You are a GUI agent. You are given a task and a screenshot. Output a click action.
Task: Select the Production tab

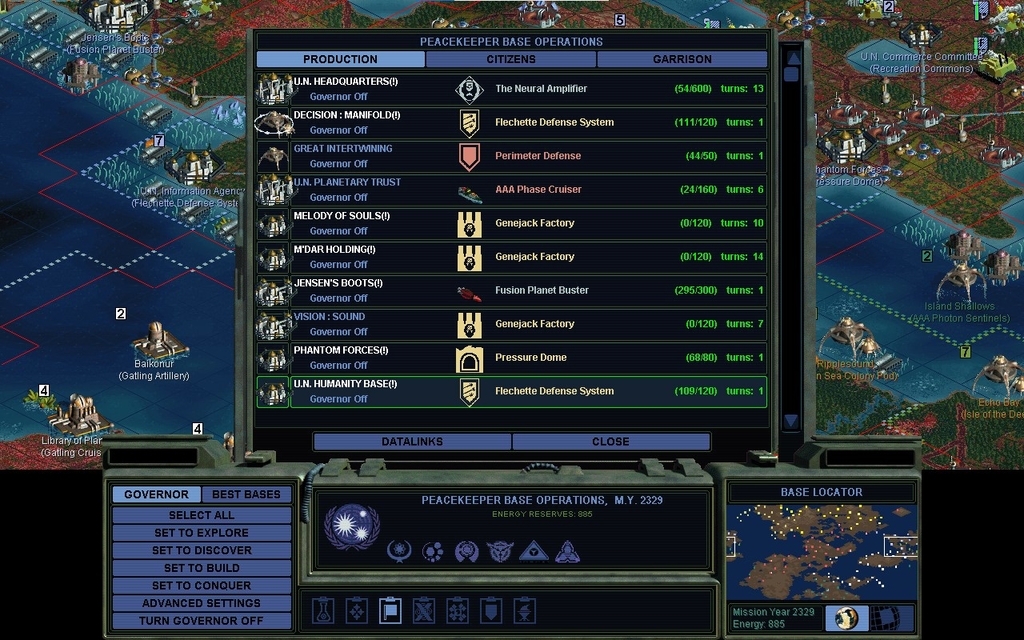click(x=340, y=59)
